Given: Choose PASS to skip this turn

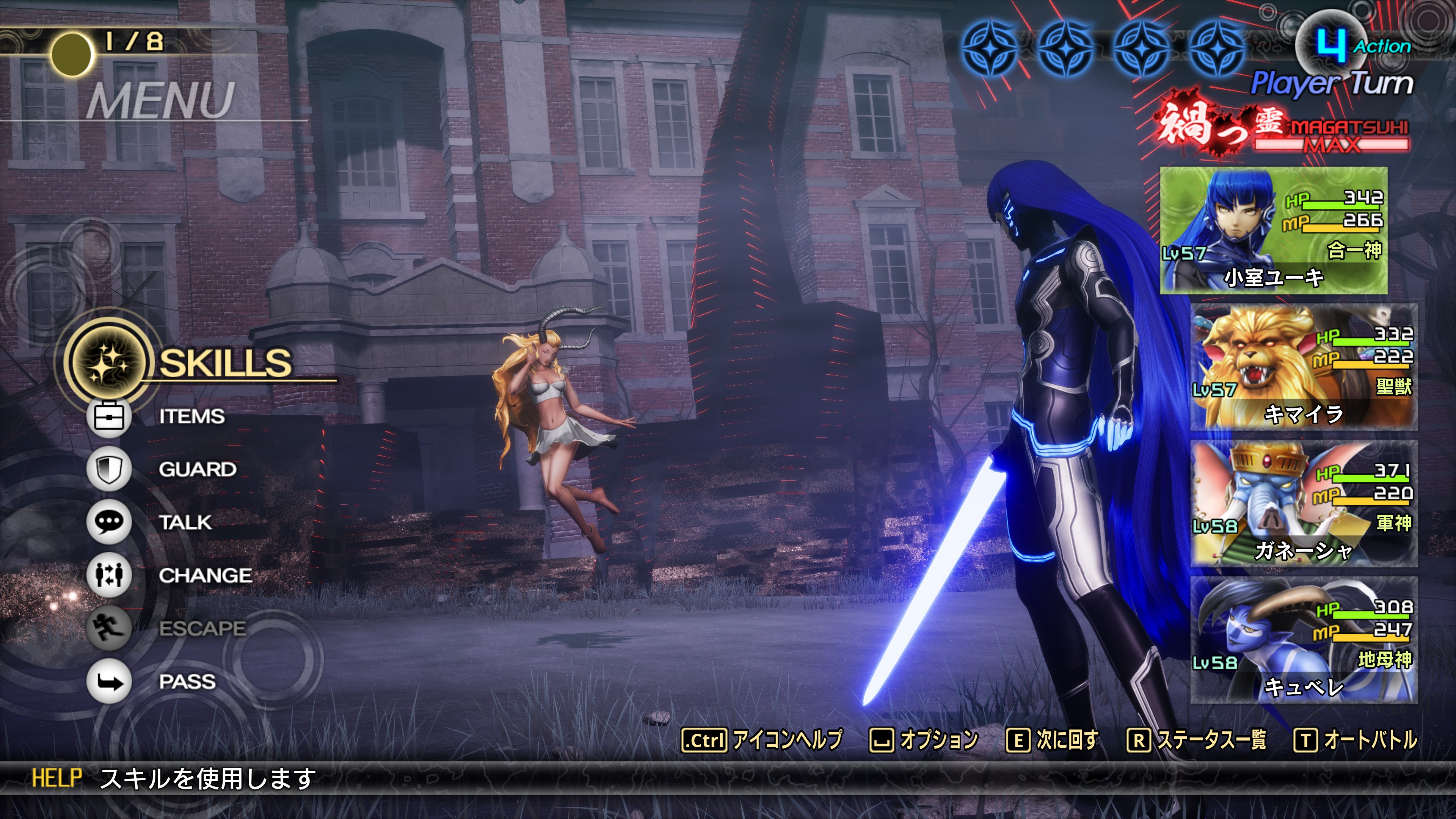Looking at the screenshot, I should pos(187,682).
